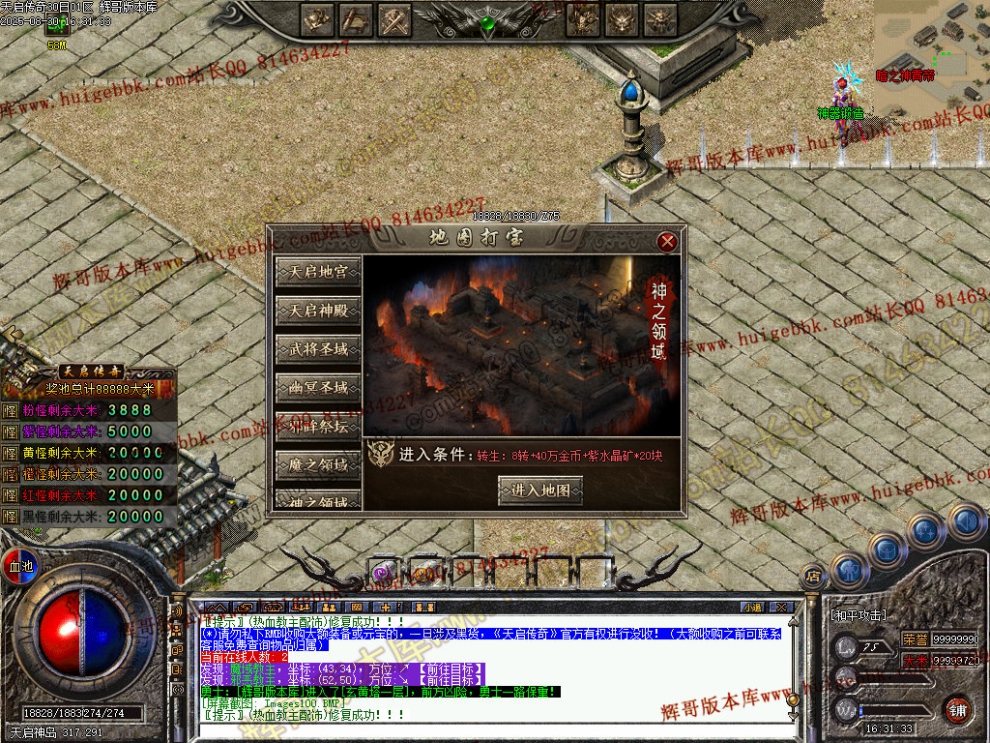Click the 天启传奇 prize pool banner

click(88, 372)
